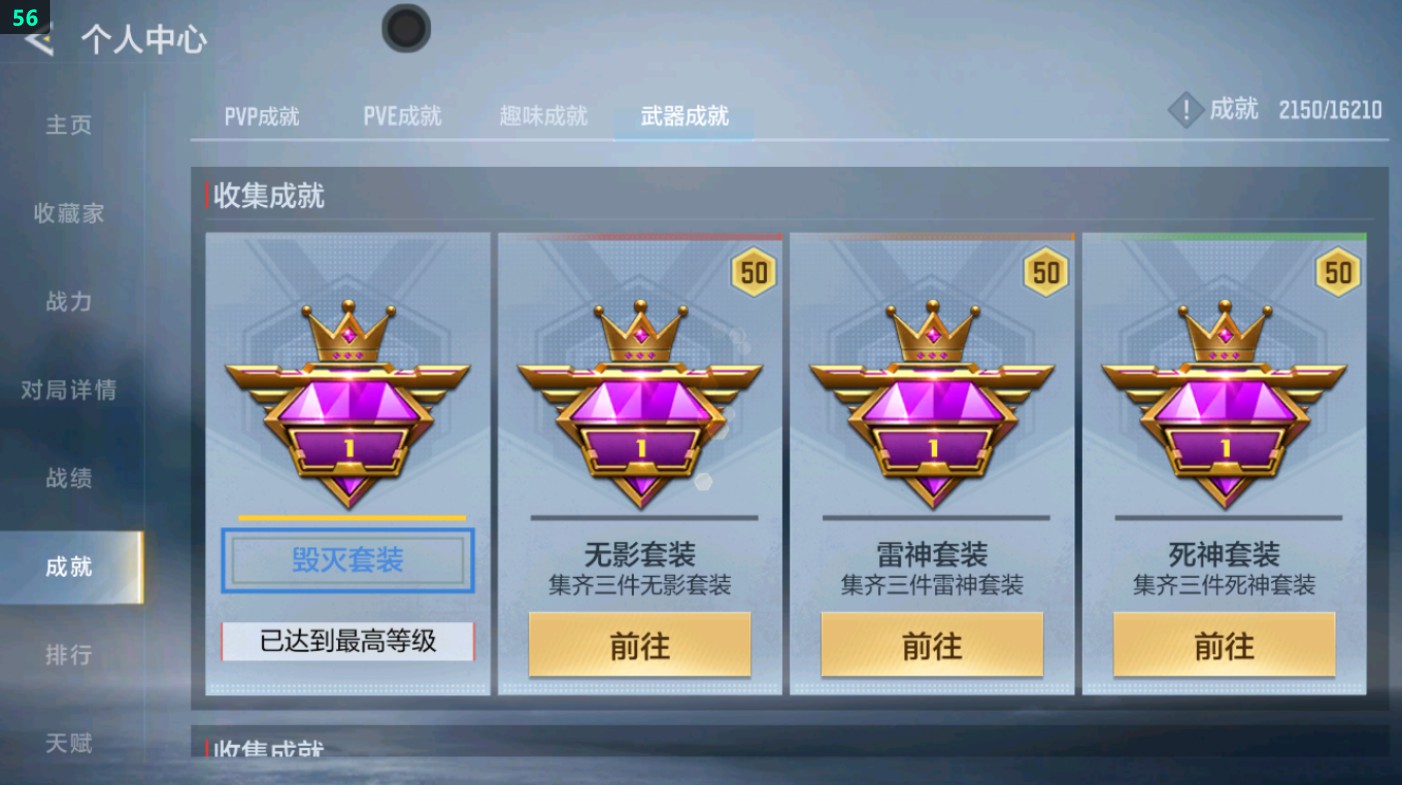Viewport: 1402px width, 785px height.
Task: Click the 已达到最高等级 status label
Action: pyautogui.click(x=346, y=644)
